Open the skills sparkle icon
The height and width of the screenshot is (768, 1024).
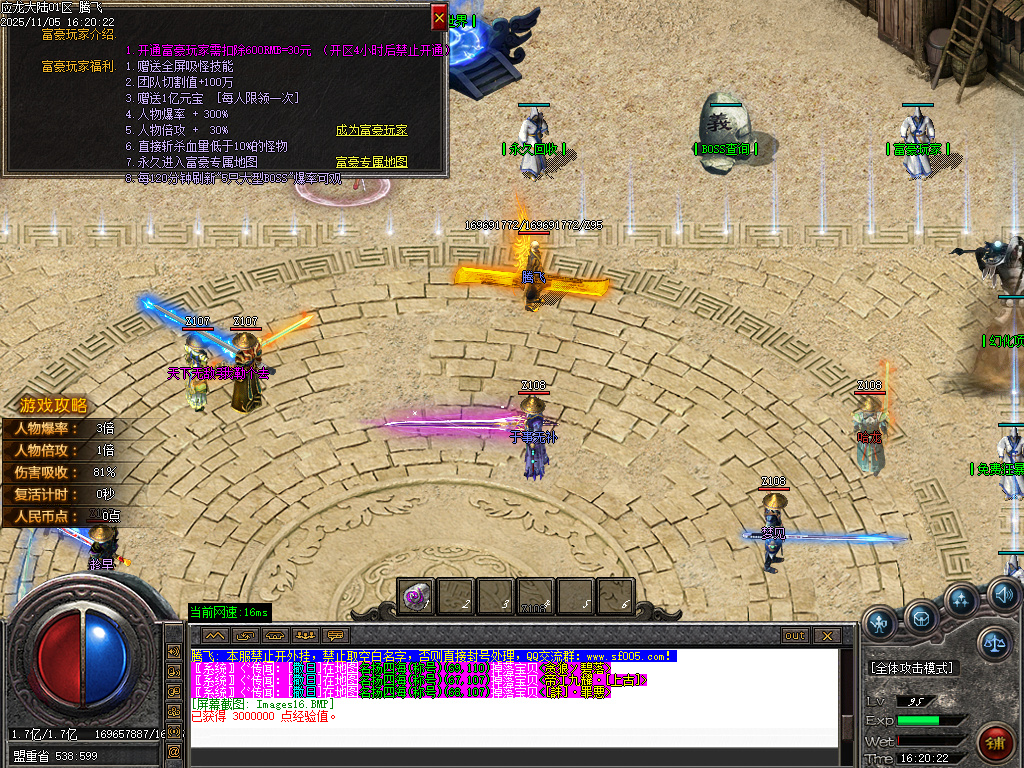tap(962, 601)
